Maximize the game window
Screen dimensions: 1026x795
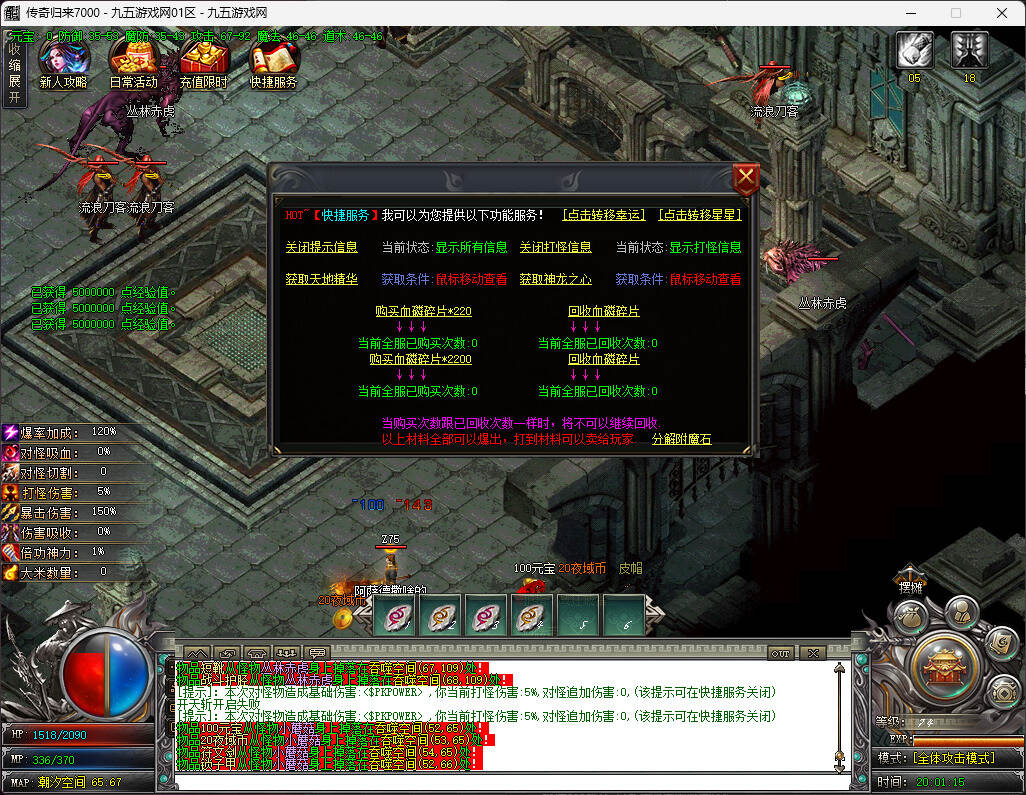point(955,13)
